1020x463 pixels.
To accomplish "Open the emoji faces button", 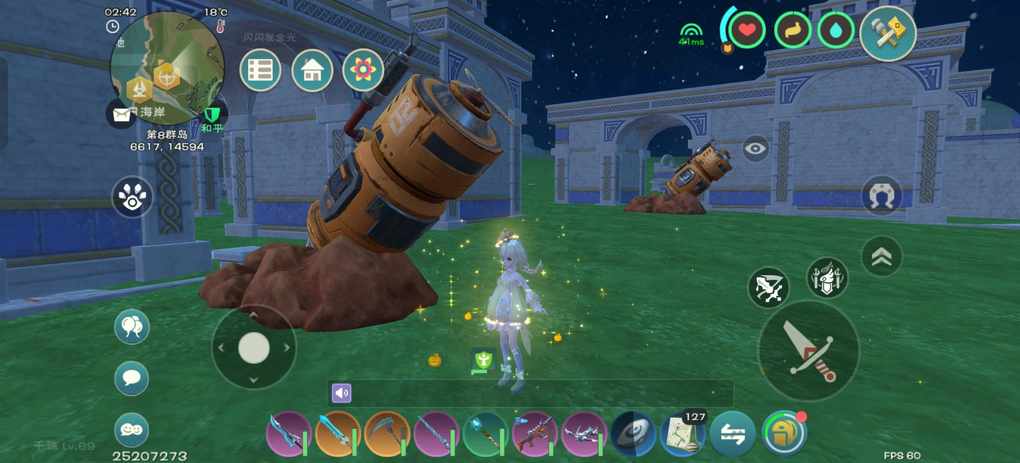I will coord(132,430).
